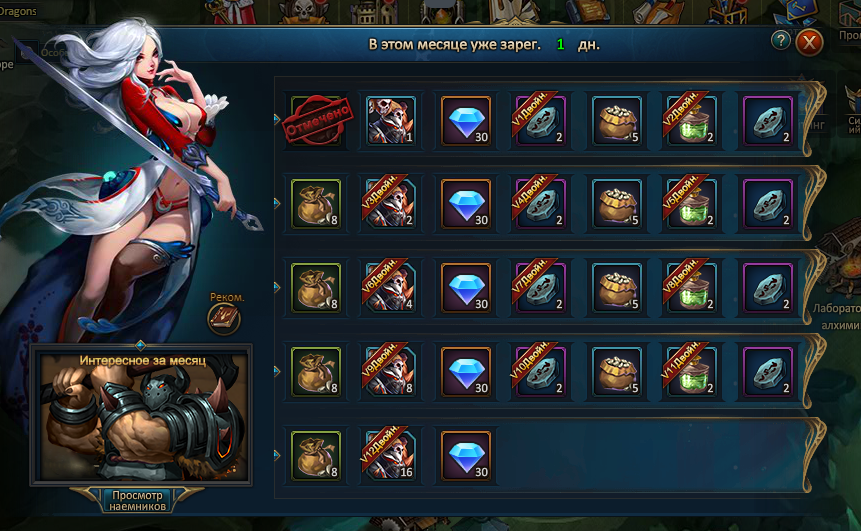Screen dimensions: 861x531
Task: Open the Реком. book icon
Action: tap(224, 319)
